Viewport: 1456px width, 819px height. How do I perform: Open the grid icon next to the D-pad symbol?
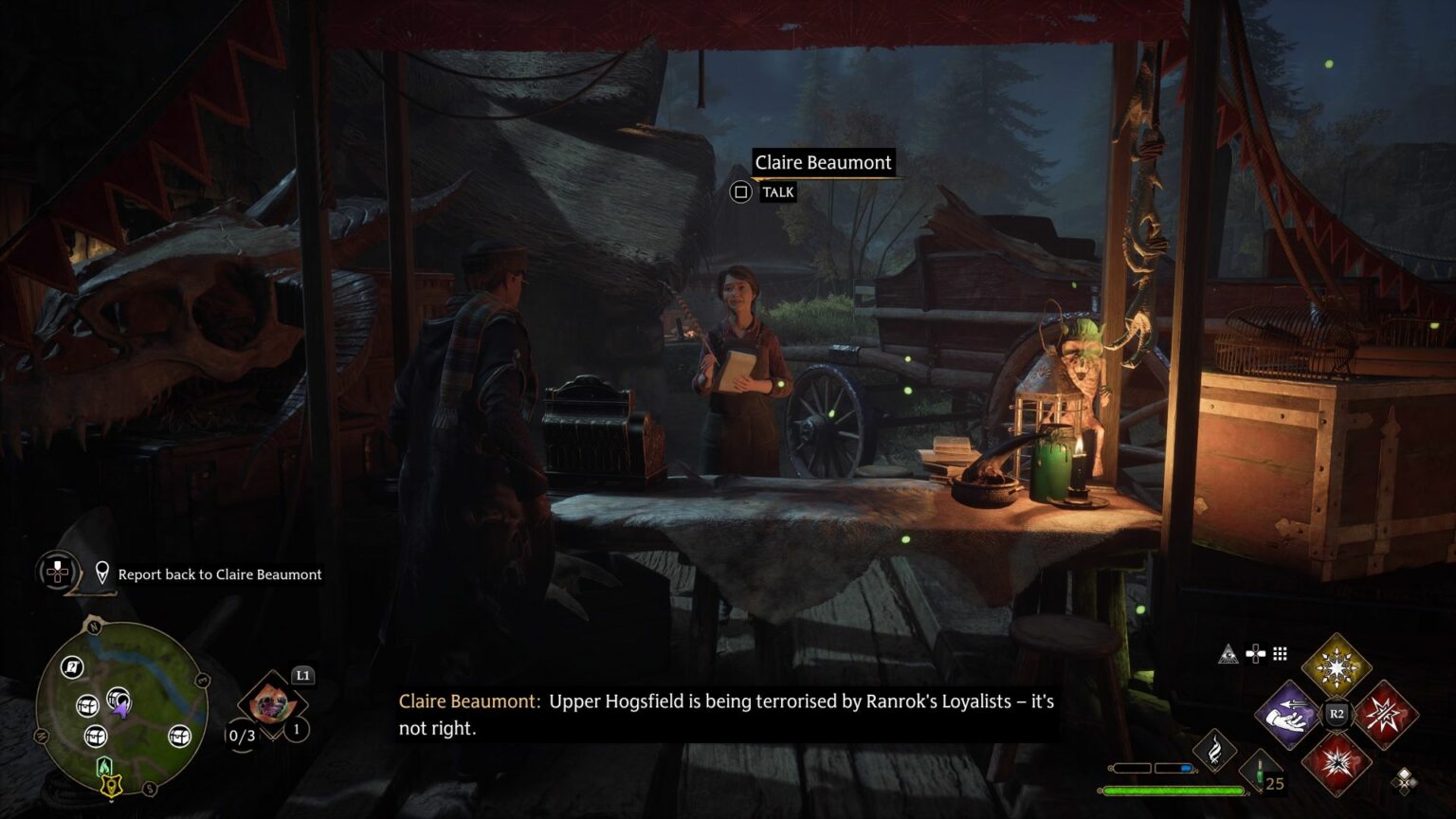coord(1280,654)
